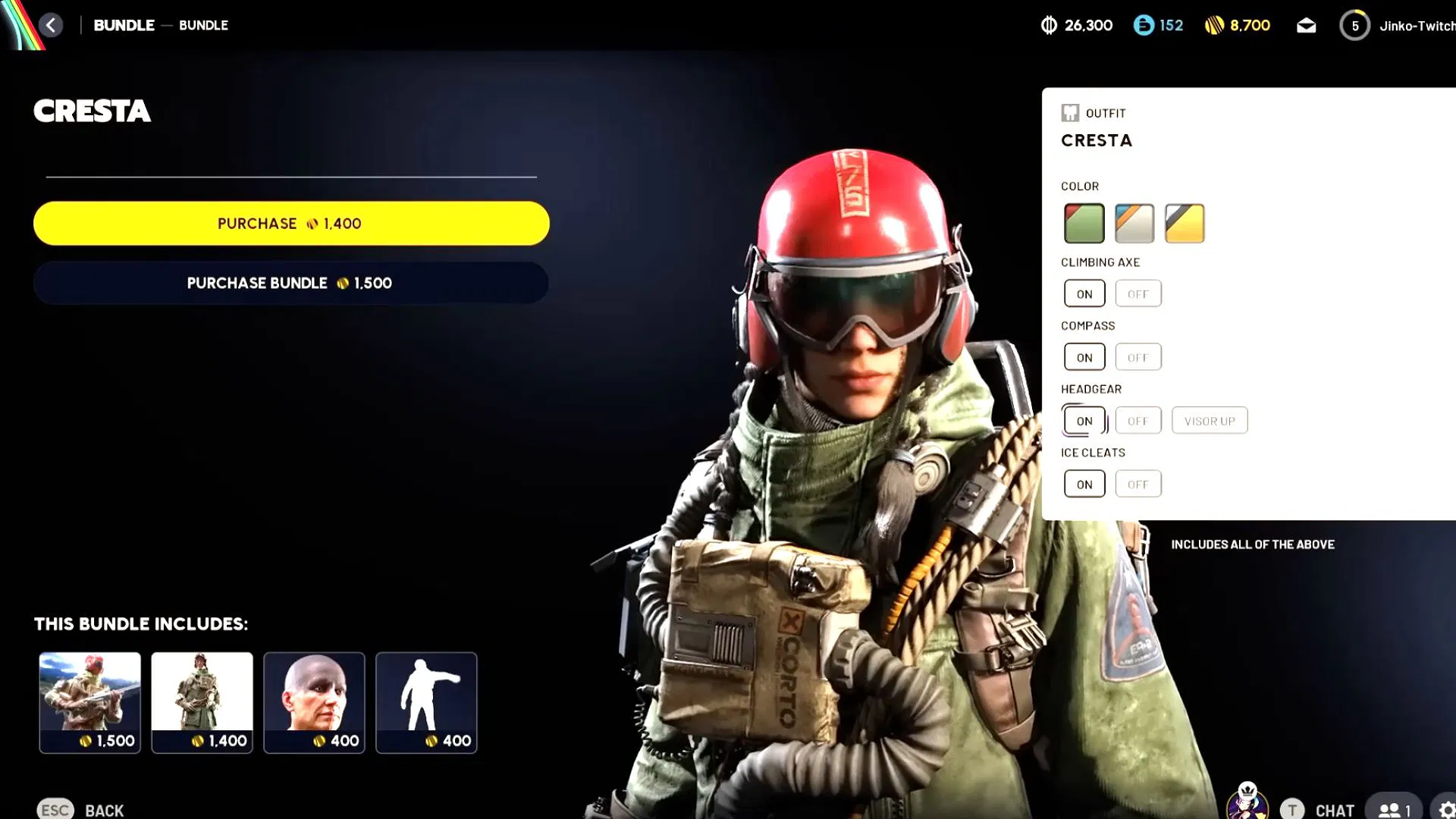1456x819 pixels.
Task: Click the T icon next to CHAT
Action: [x=1291, y=808]
